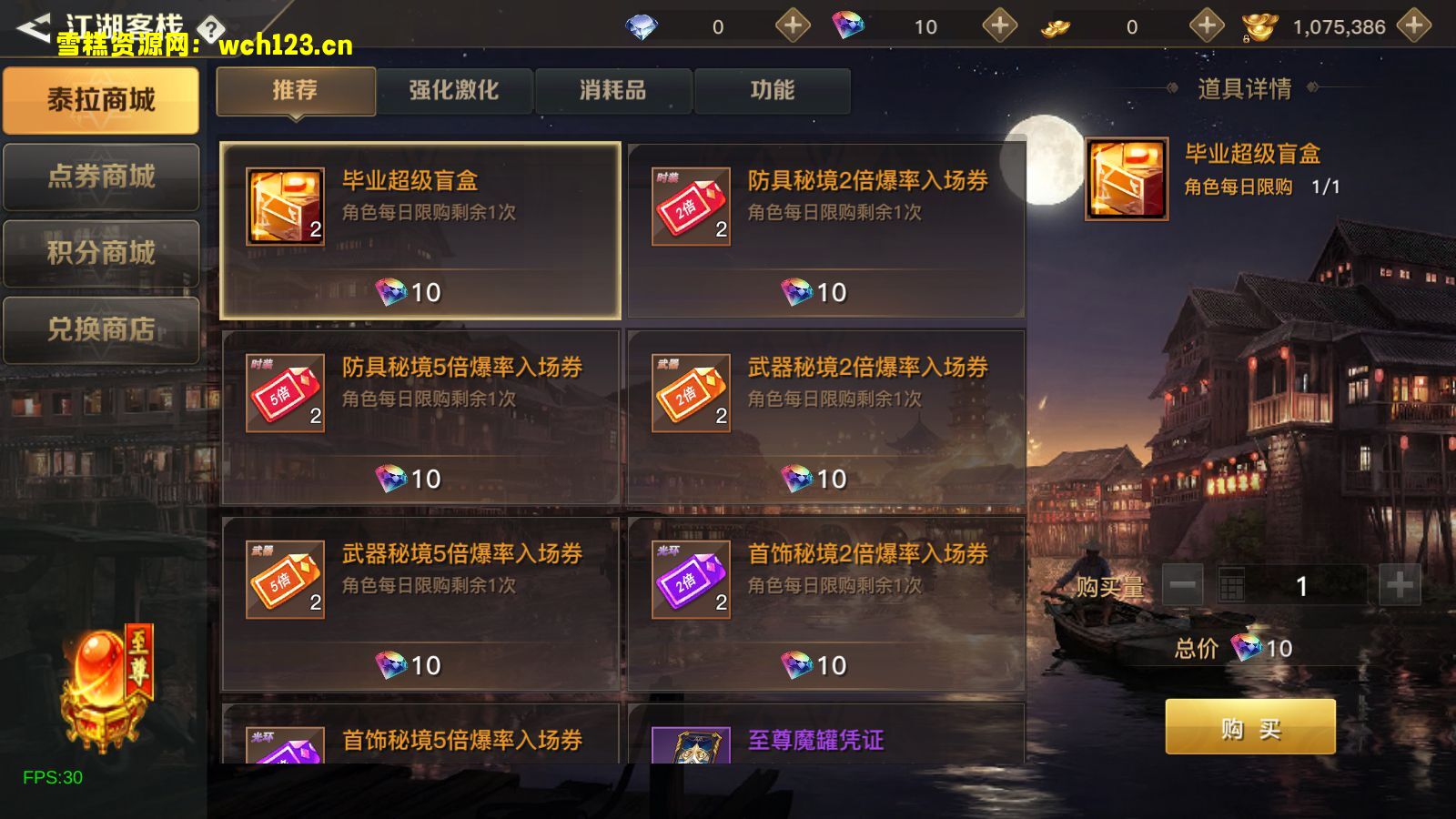The height and width of the screenshot is (819, 1456).
Task: Click the gold coin currency icon
Action: 1054,26
